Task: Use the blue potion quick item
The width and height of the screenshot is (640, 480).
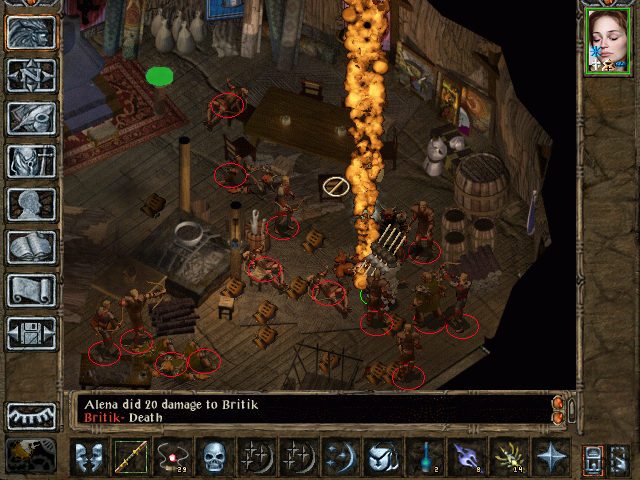Action: [425, 458]
